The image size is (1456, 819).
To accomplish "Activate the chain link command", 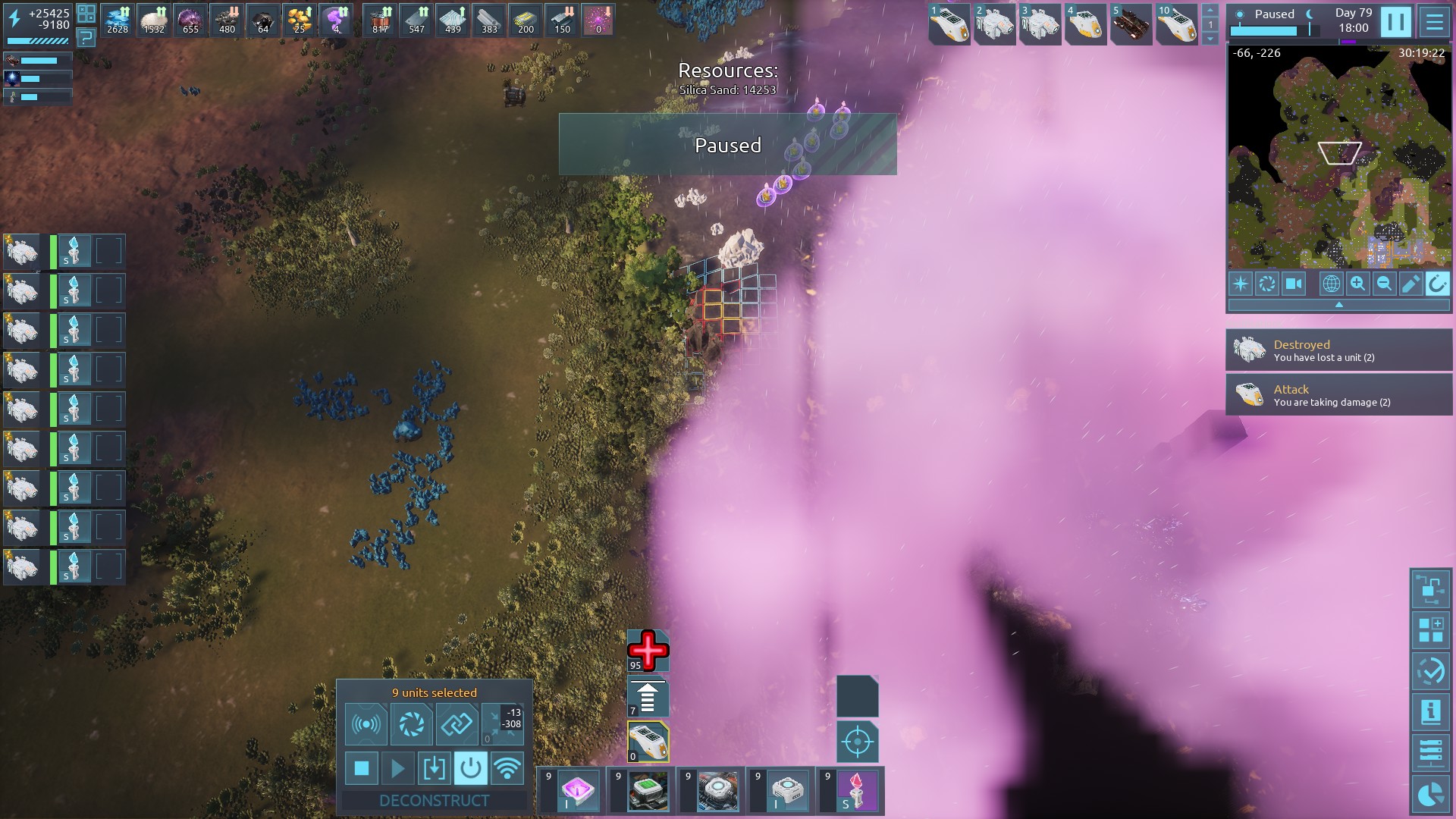I will 457,724.
